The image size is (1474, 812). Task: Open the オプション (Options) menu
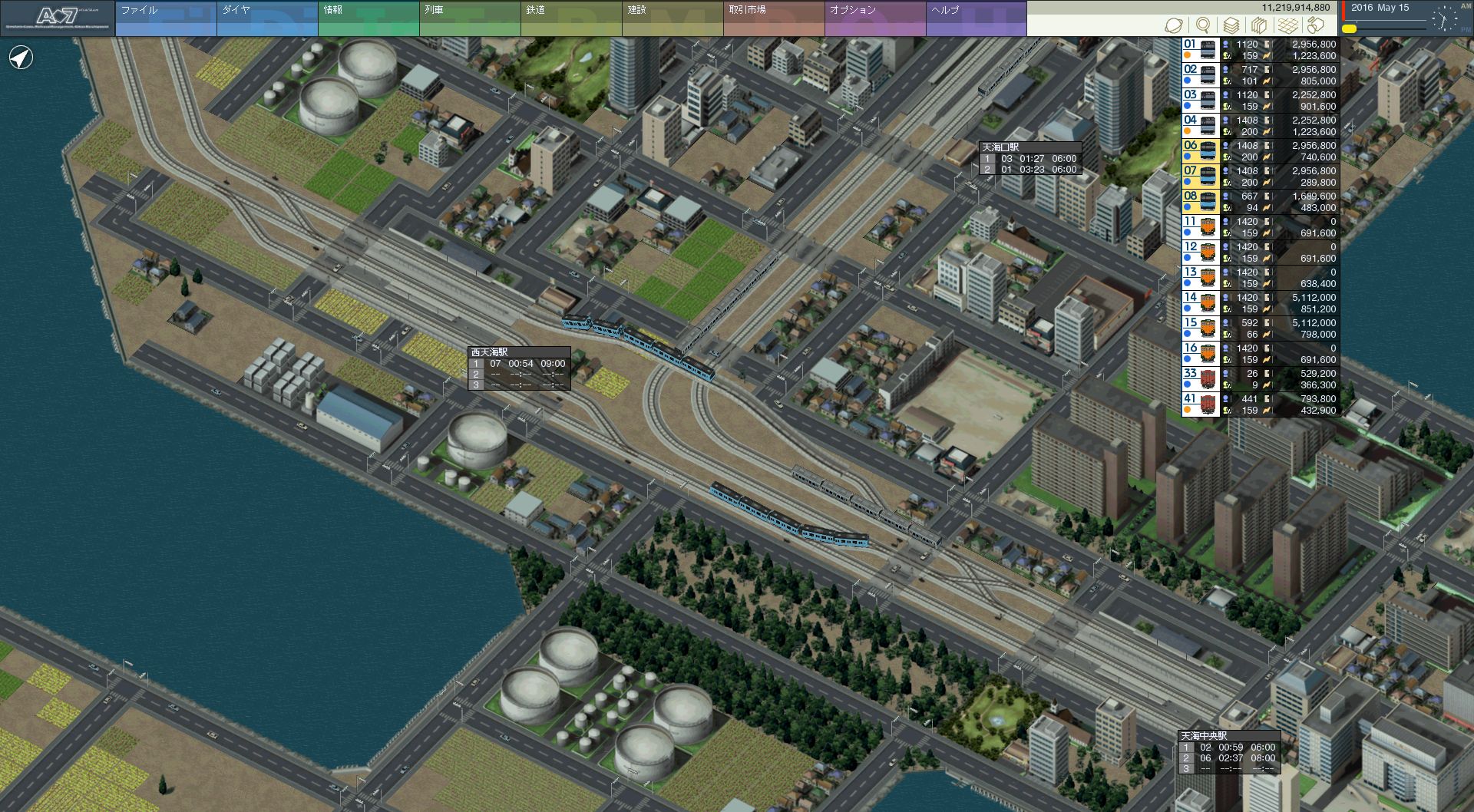875,18
